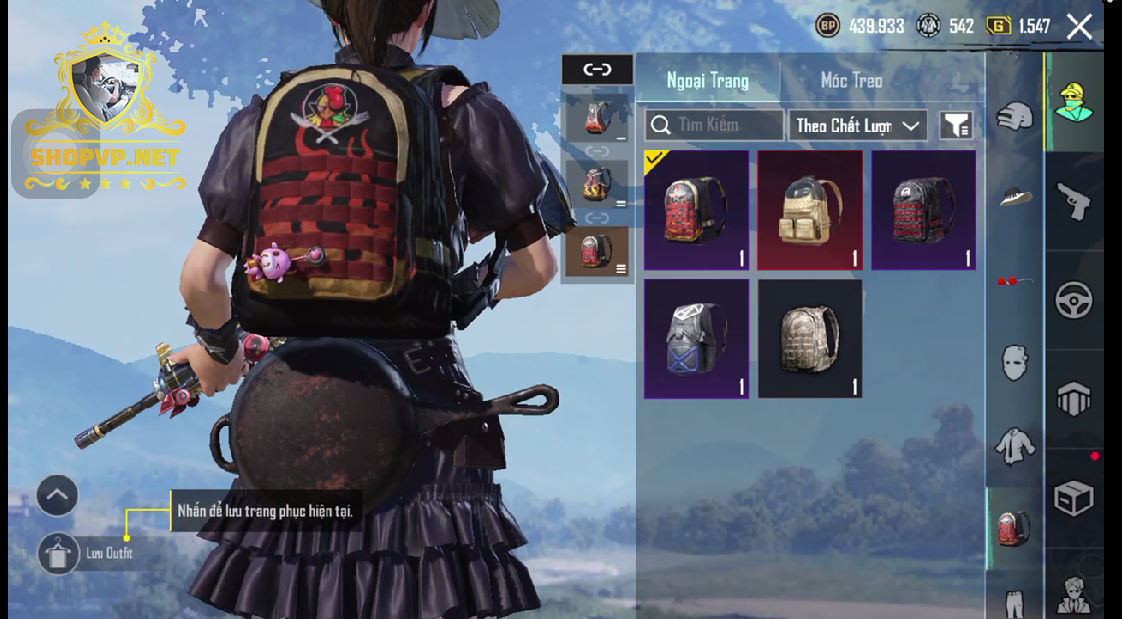Open the steering wheel vehicle section
The height and width of the screenshot is (619, 1122).
1075,300
